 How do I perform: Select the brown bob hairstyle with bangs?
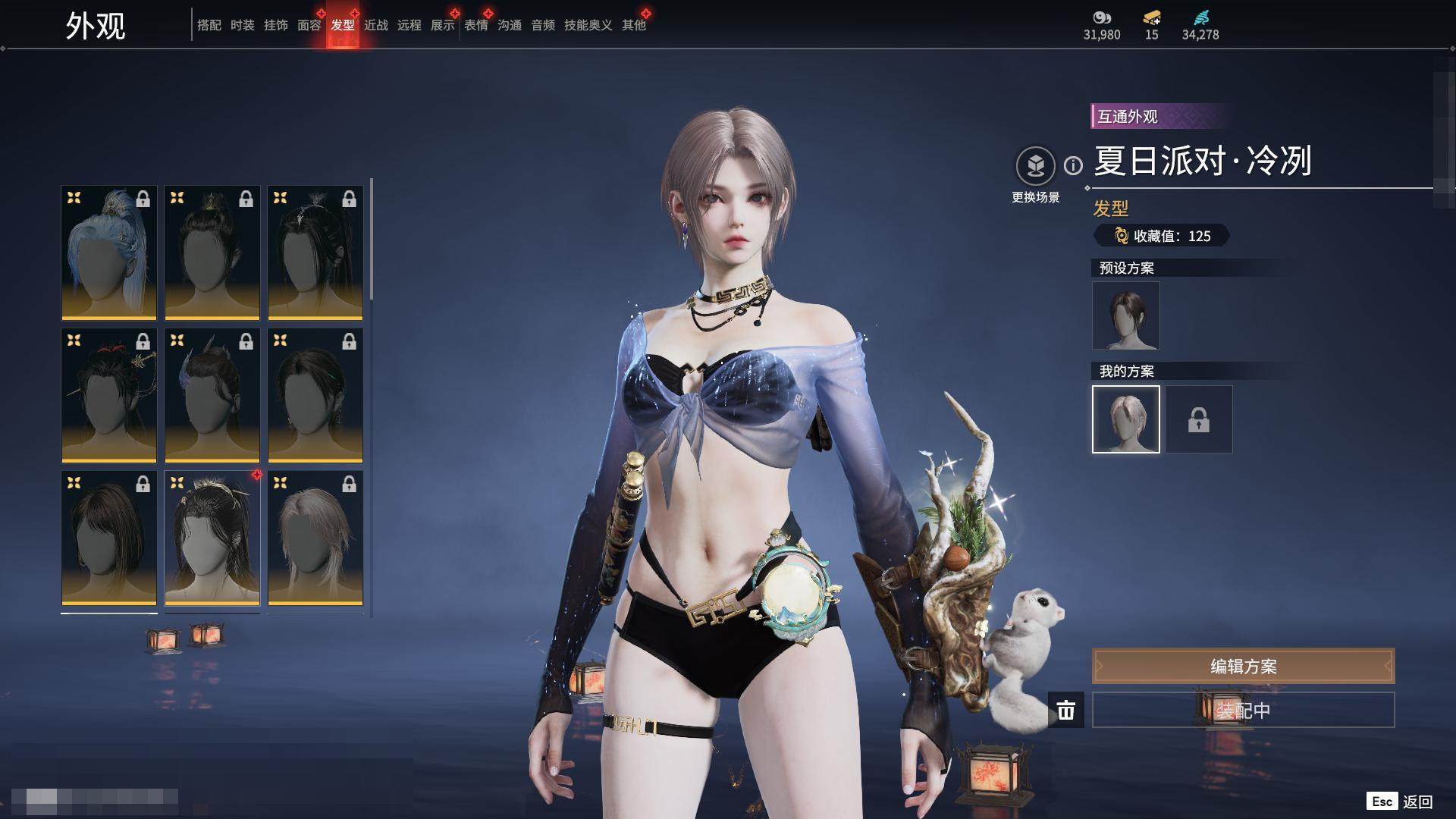109,538
